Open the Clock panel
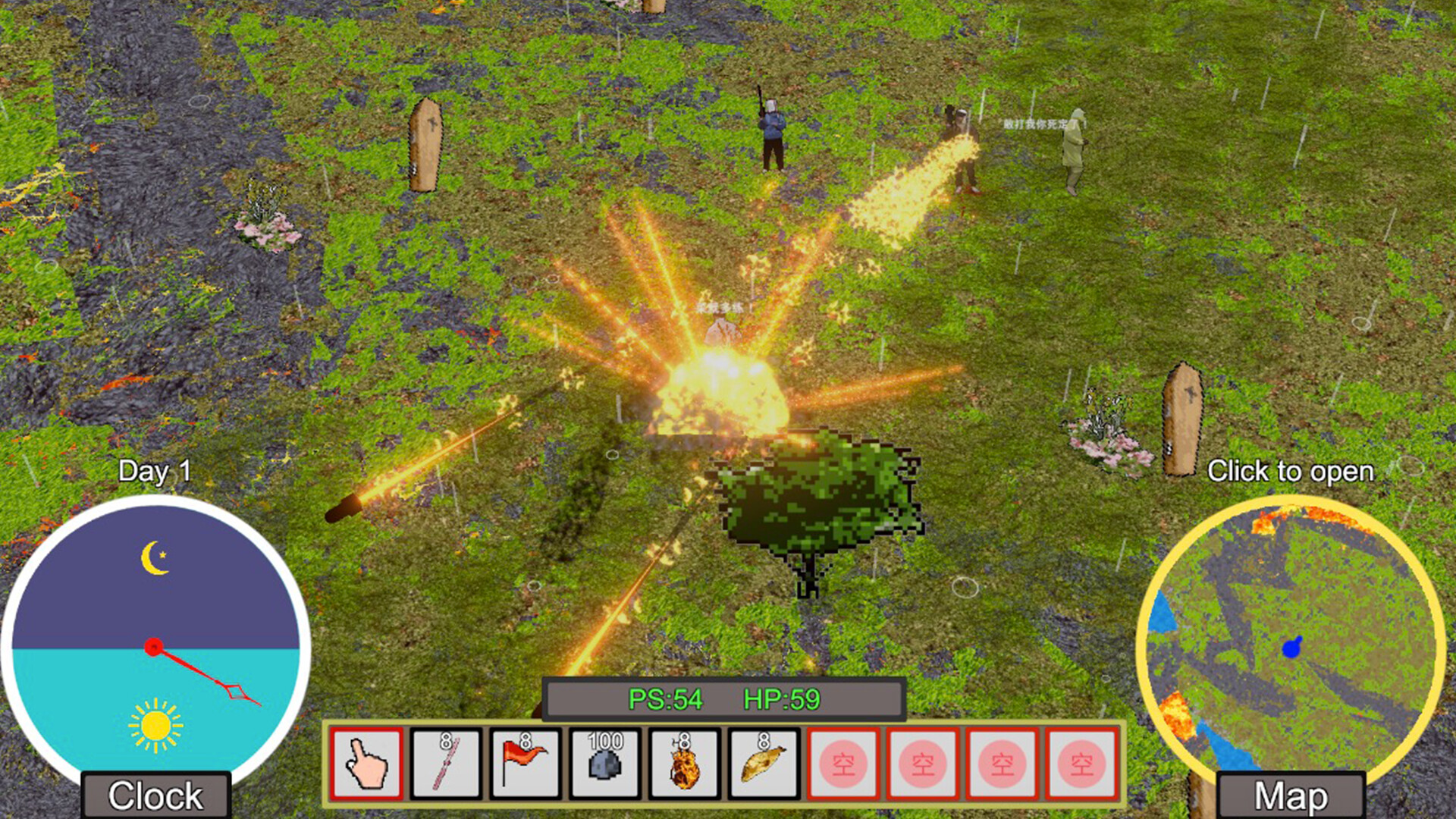This screenshot has height=819, width=1456. 155,795
